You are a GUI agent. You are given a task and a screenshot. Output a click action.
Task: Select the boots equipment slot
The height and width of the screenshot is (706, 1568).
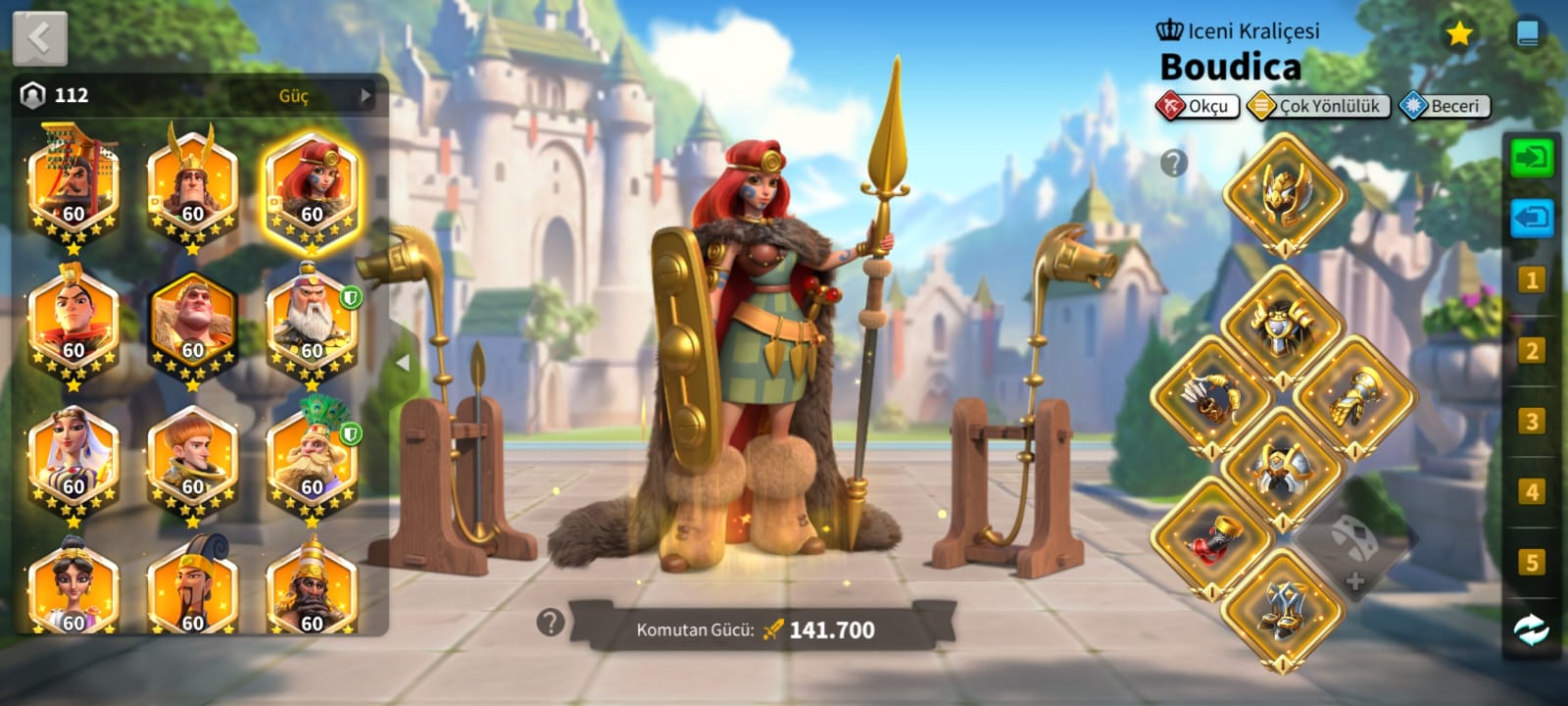click(1283, 610)
